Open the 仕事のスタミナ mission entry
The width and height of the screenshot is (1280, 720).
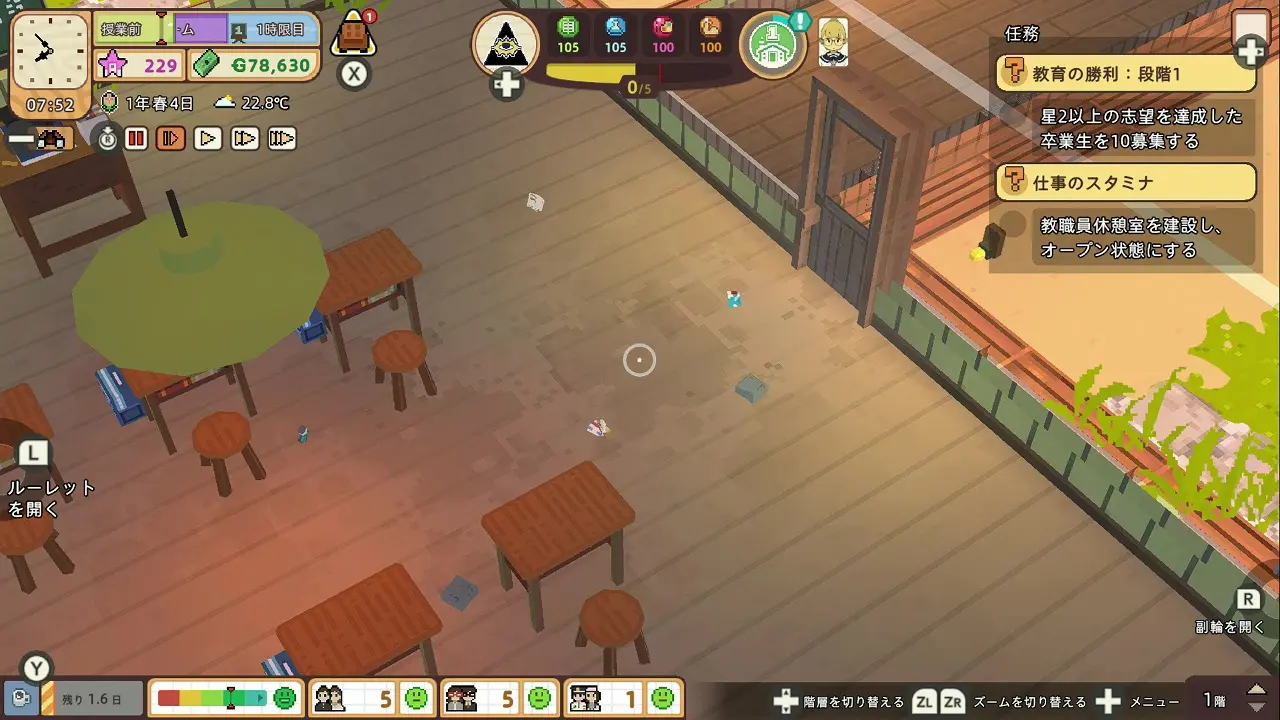coord(1126,182)
